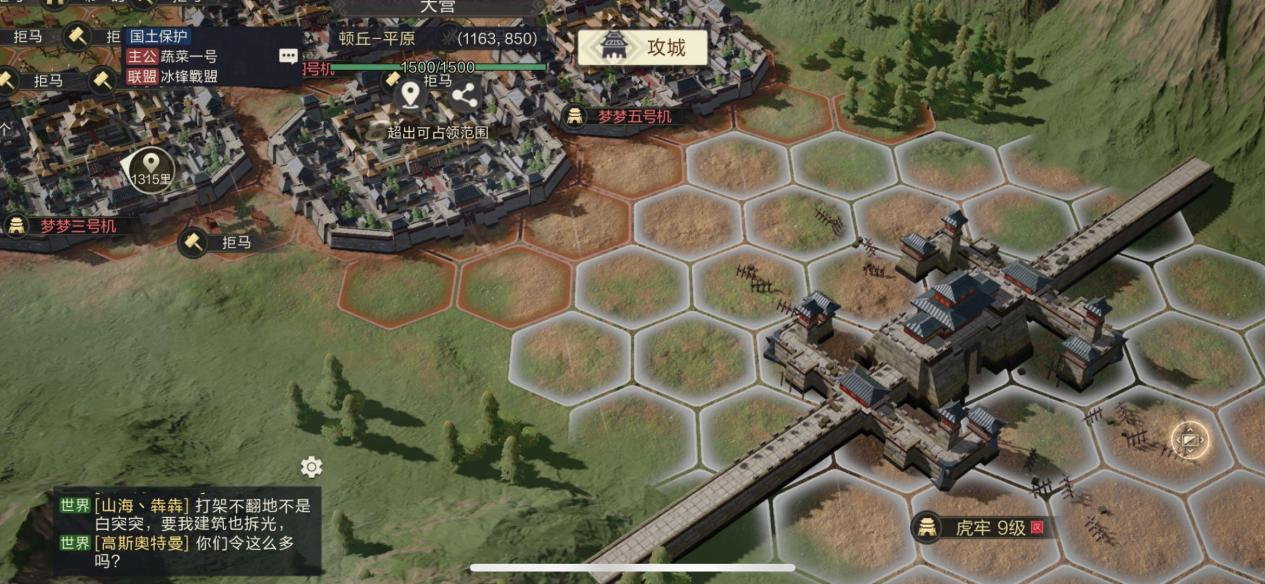Open chat settings gear icon

click(312, 467)
